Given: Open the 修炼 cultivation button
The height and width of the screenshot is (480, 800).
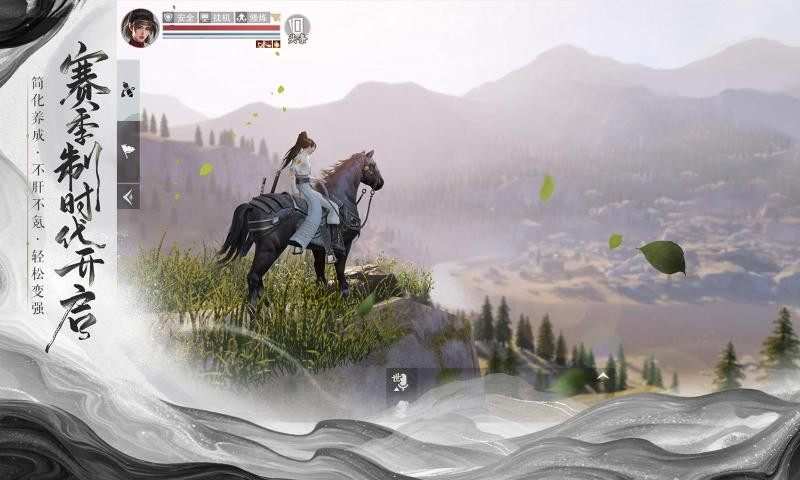Looking at the screenshot, I should click(x=252, y=18).
